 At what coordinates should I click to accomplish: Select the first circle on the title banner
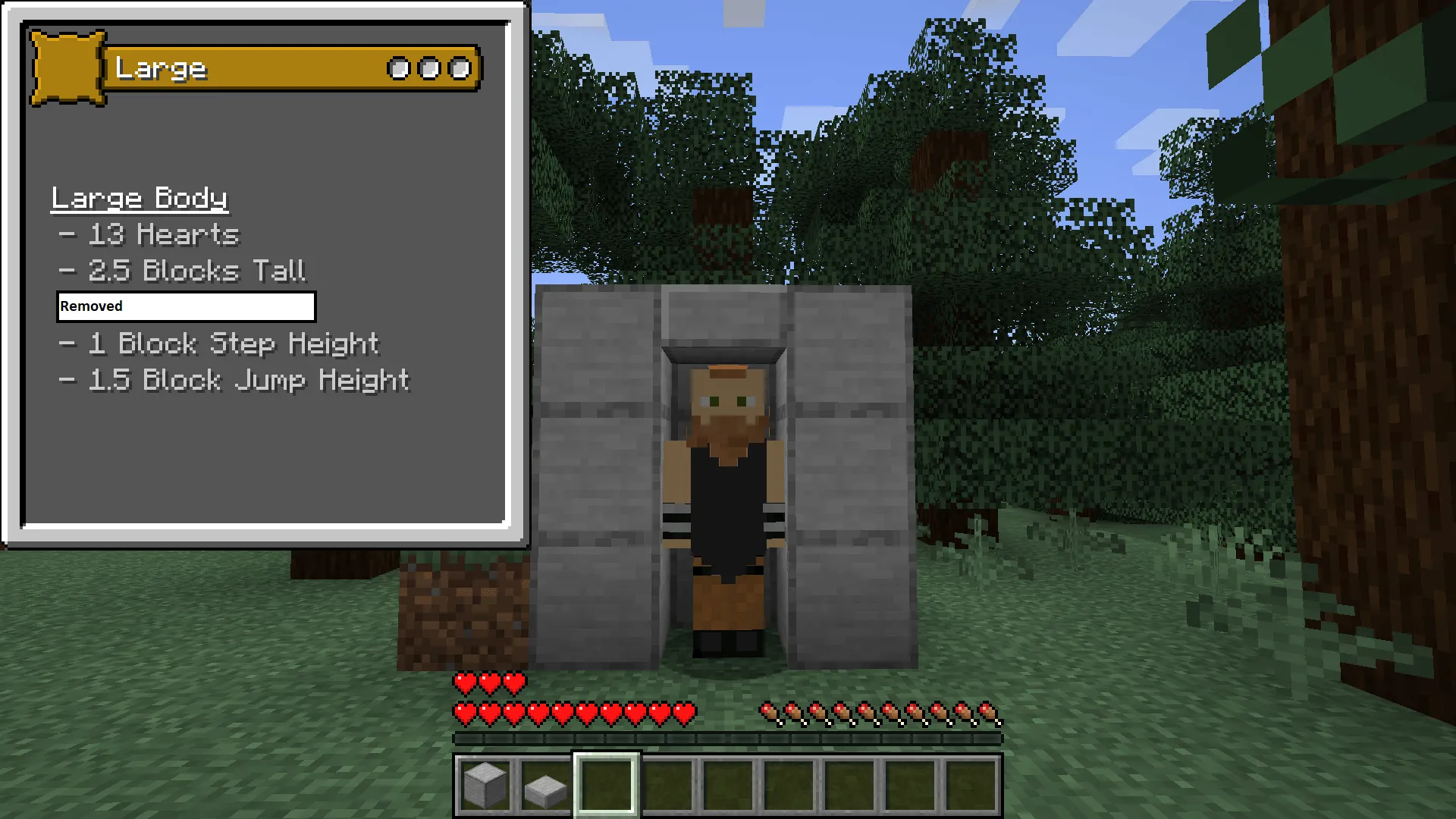pos(400,68)
